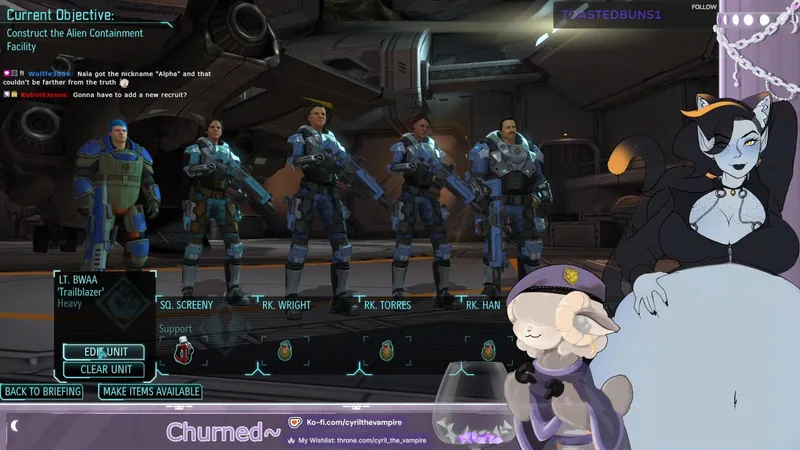Follow the ToastedBuns1 stream banner

tap(704, 7)
